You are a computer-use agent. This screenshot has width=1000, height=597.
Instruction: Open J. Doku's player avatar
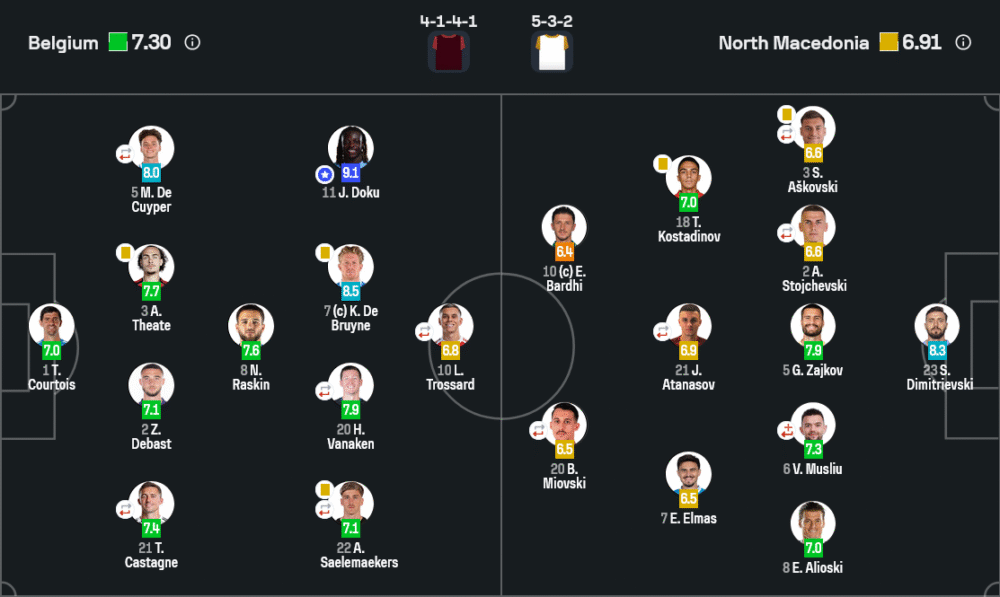click(351, 148)
